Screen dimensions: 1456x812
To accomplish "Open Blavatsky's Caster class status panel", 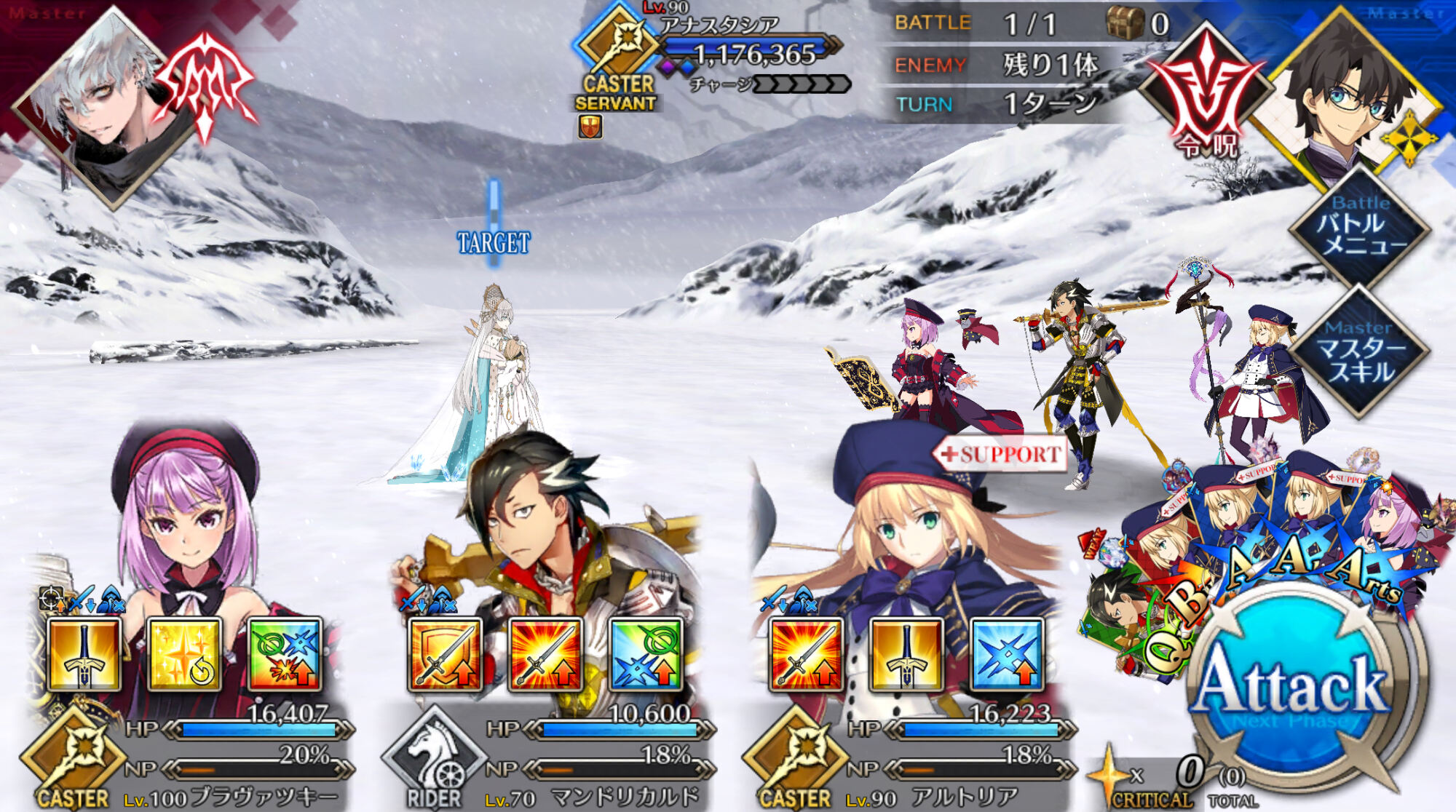I will pyautogui.click(x=73, y=760).
